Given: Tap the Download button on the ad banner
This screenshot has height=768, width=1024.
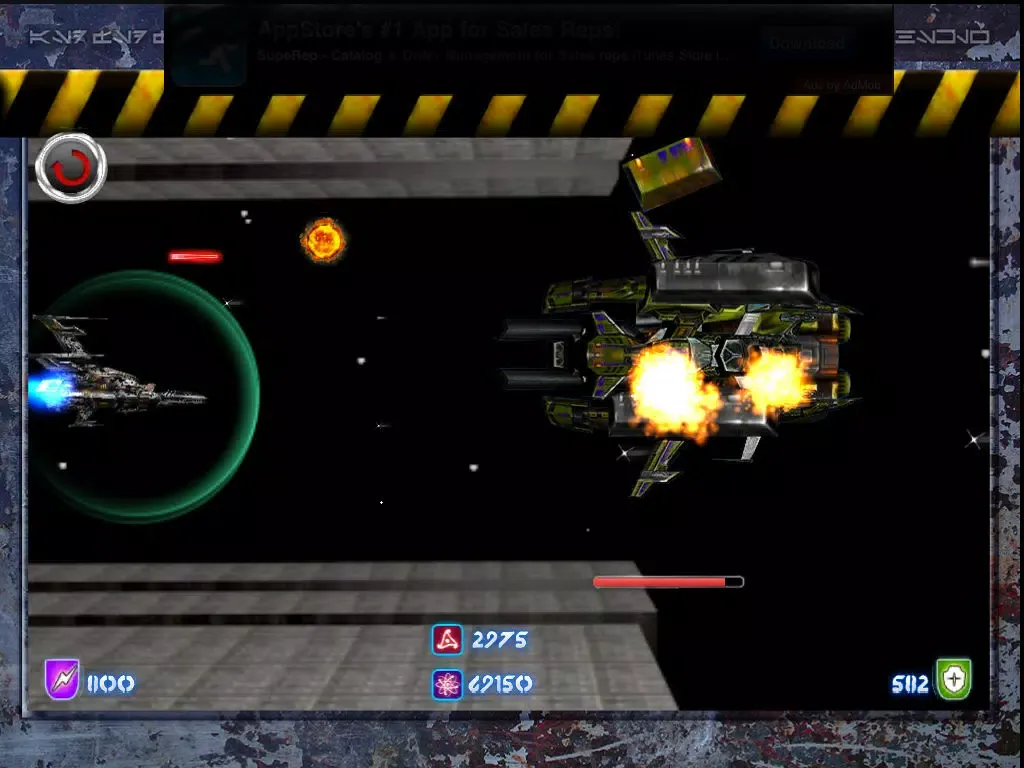Looking at the screenshot, I should pos(806,43).
